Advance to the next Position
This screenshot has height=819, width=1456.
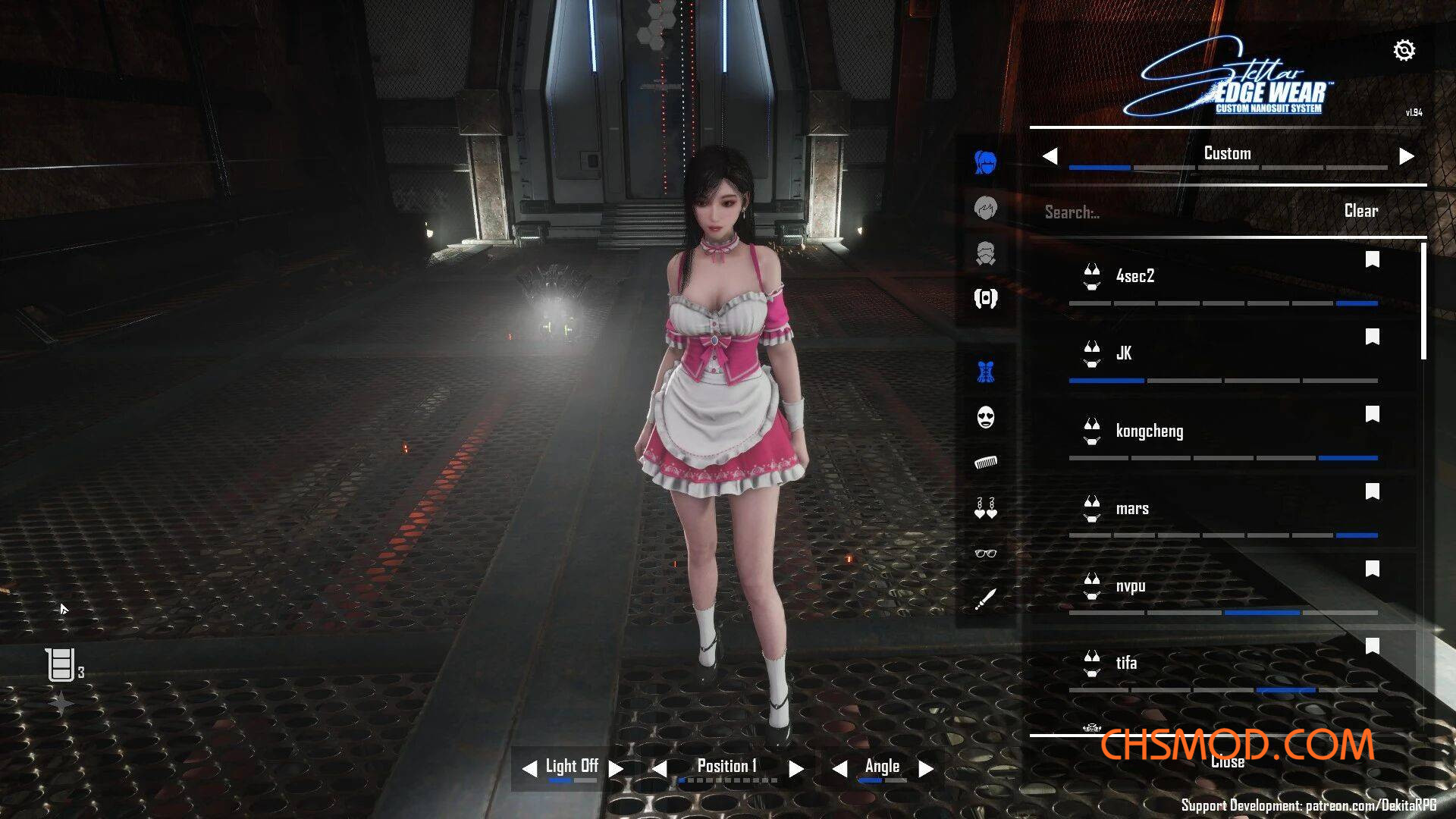[795, 769]
